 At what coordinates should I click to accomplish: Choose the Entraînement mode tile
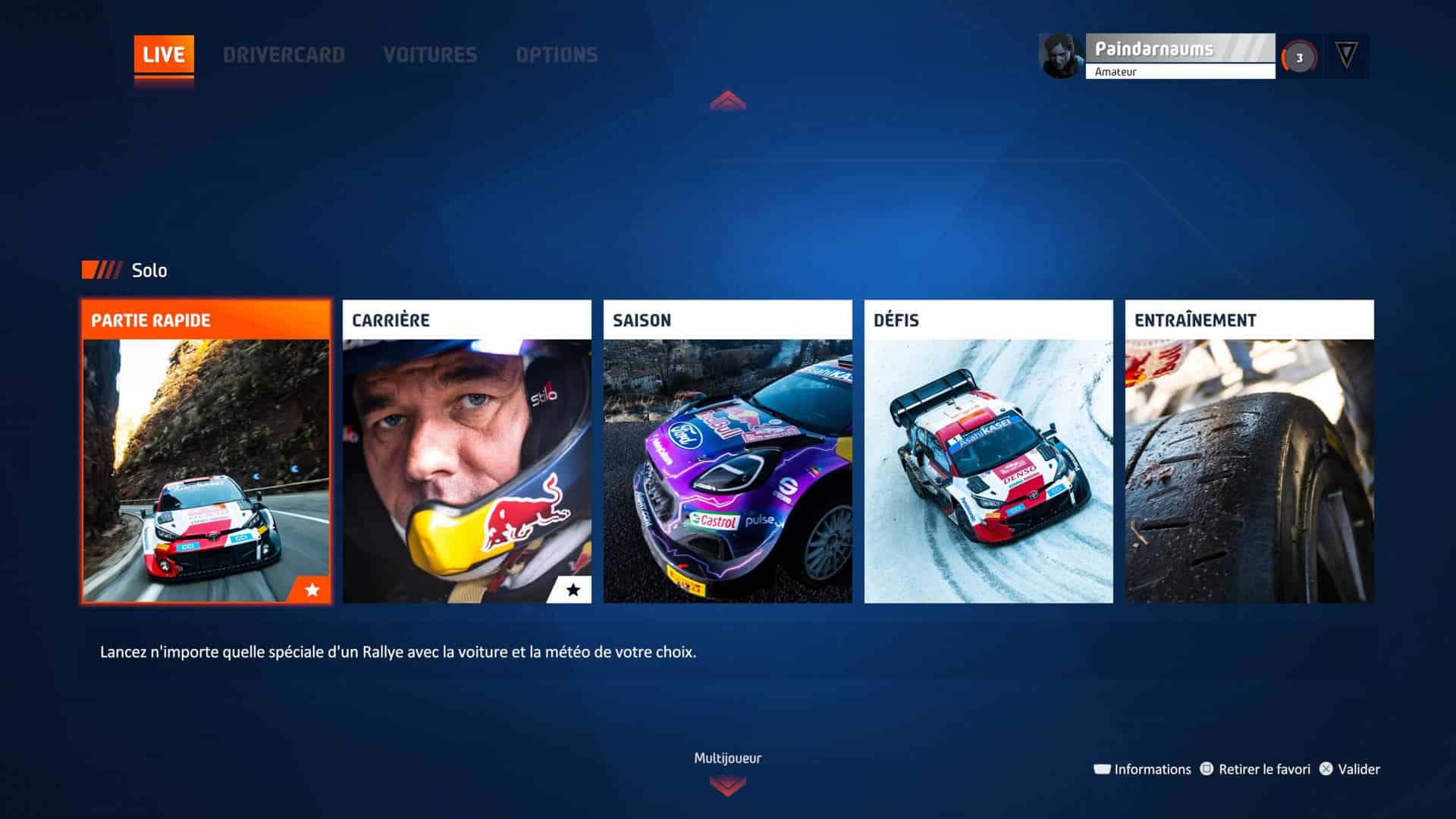point(1250,451)
